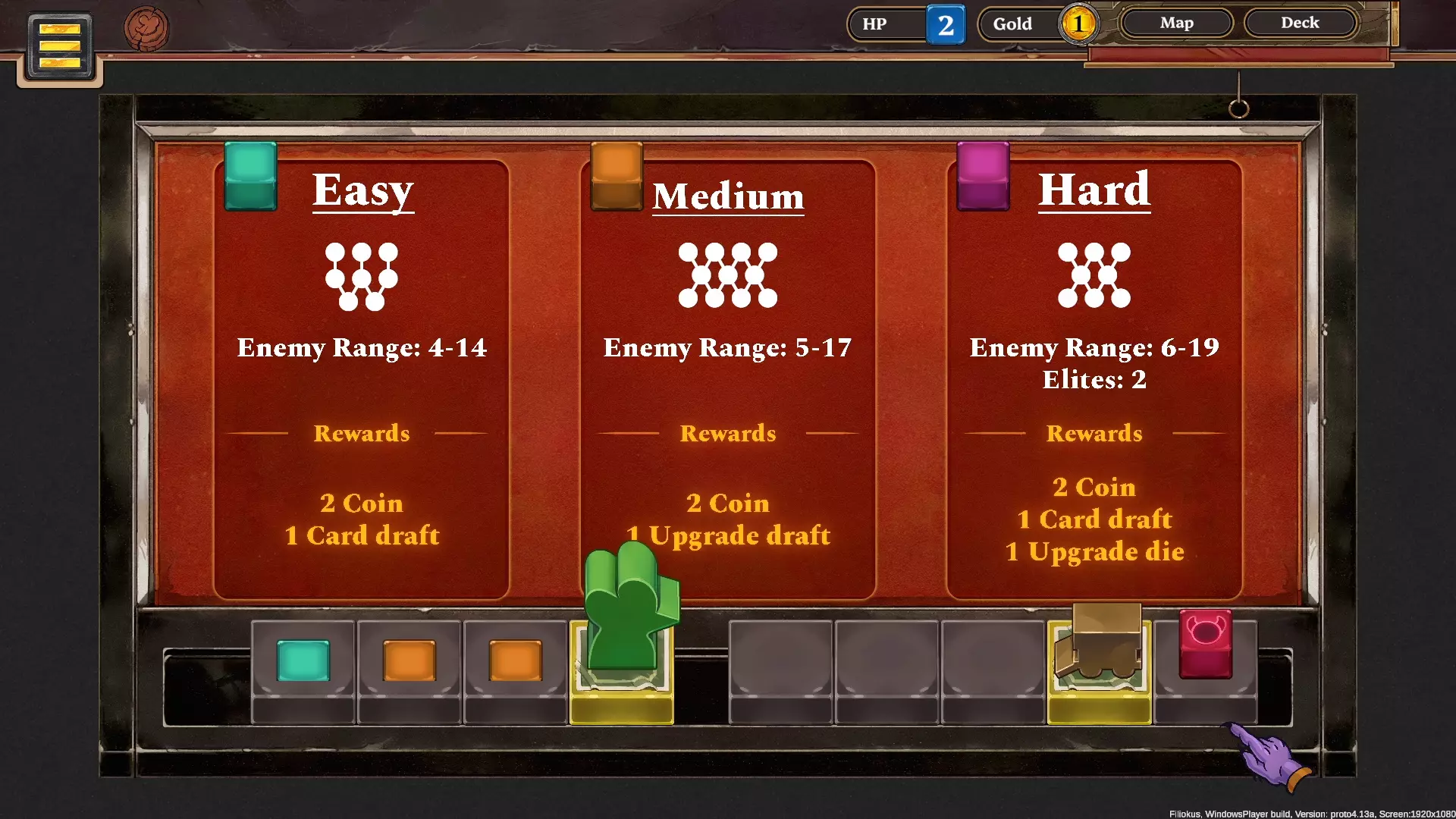This screenshot has width=1456, height=819.
Task: Choose the Hard difficulty card
Action: coord(1094,379)
